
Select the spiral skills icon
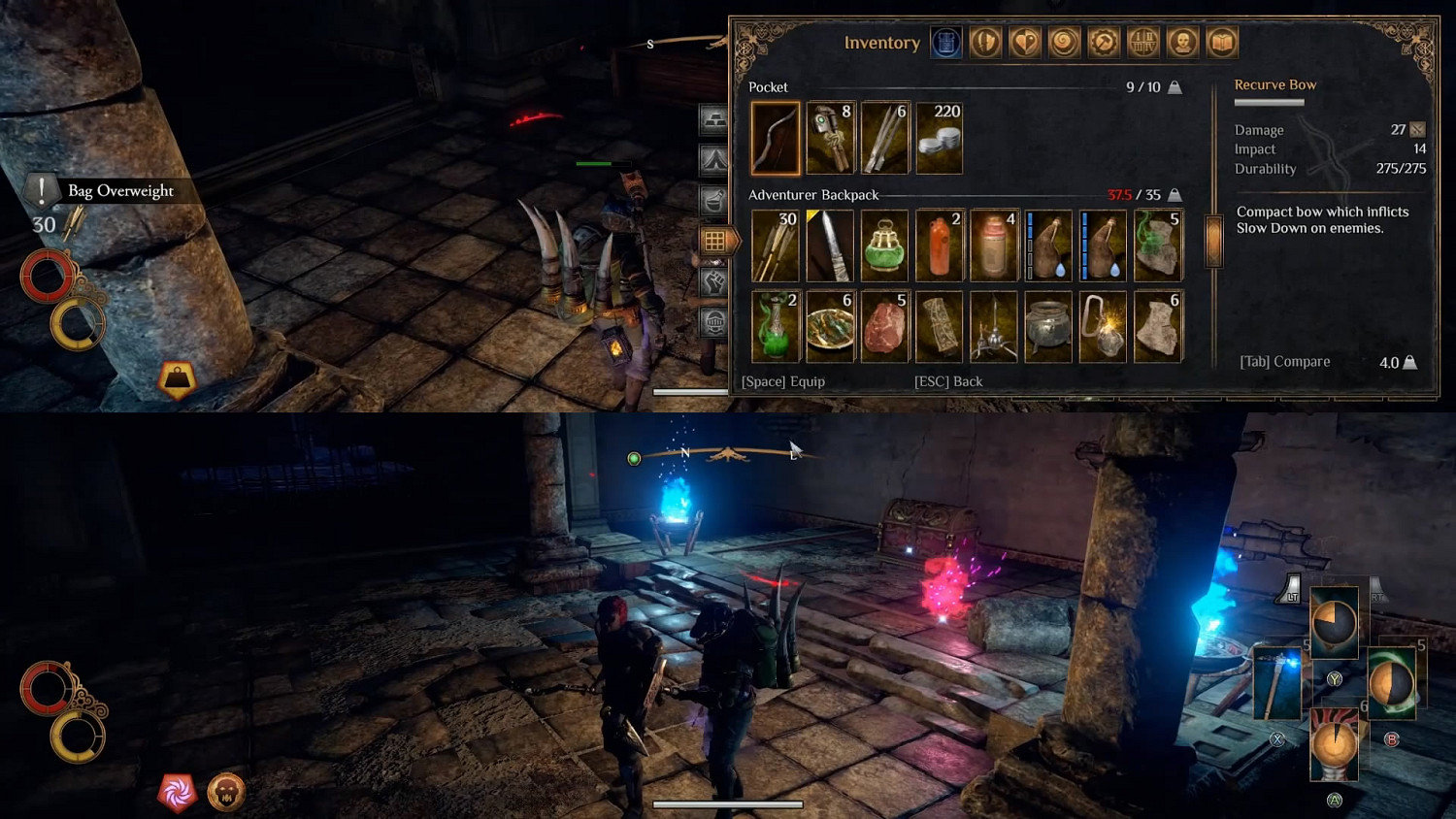[x=1064, y=42]
